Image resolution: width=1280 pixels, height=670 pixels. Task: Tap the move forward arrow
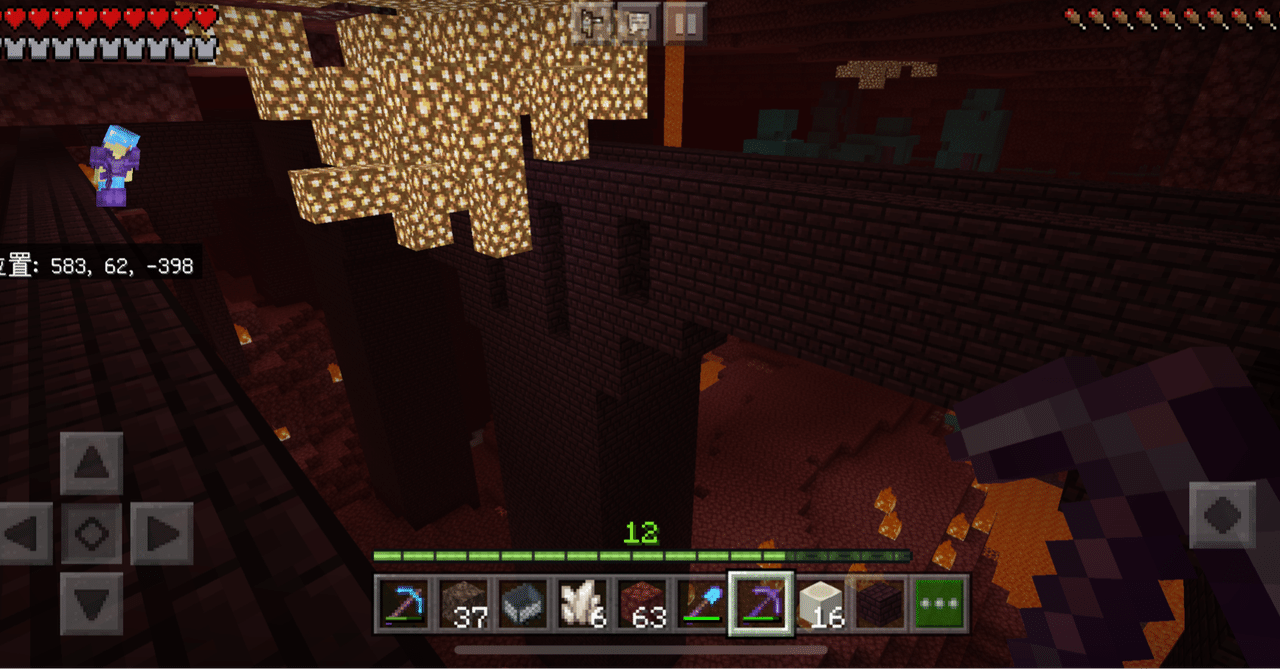point(92,463)
